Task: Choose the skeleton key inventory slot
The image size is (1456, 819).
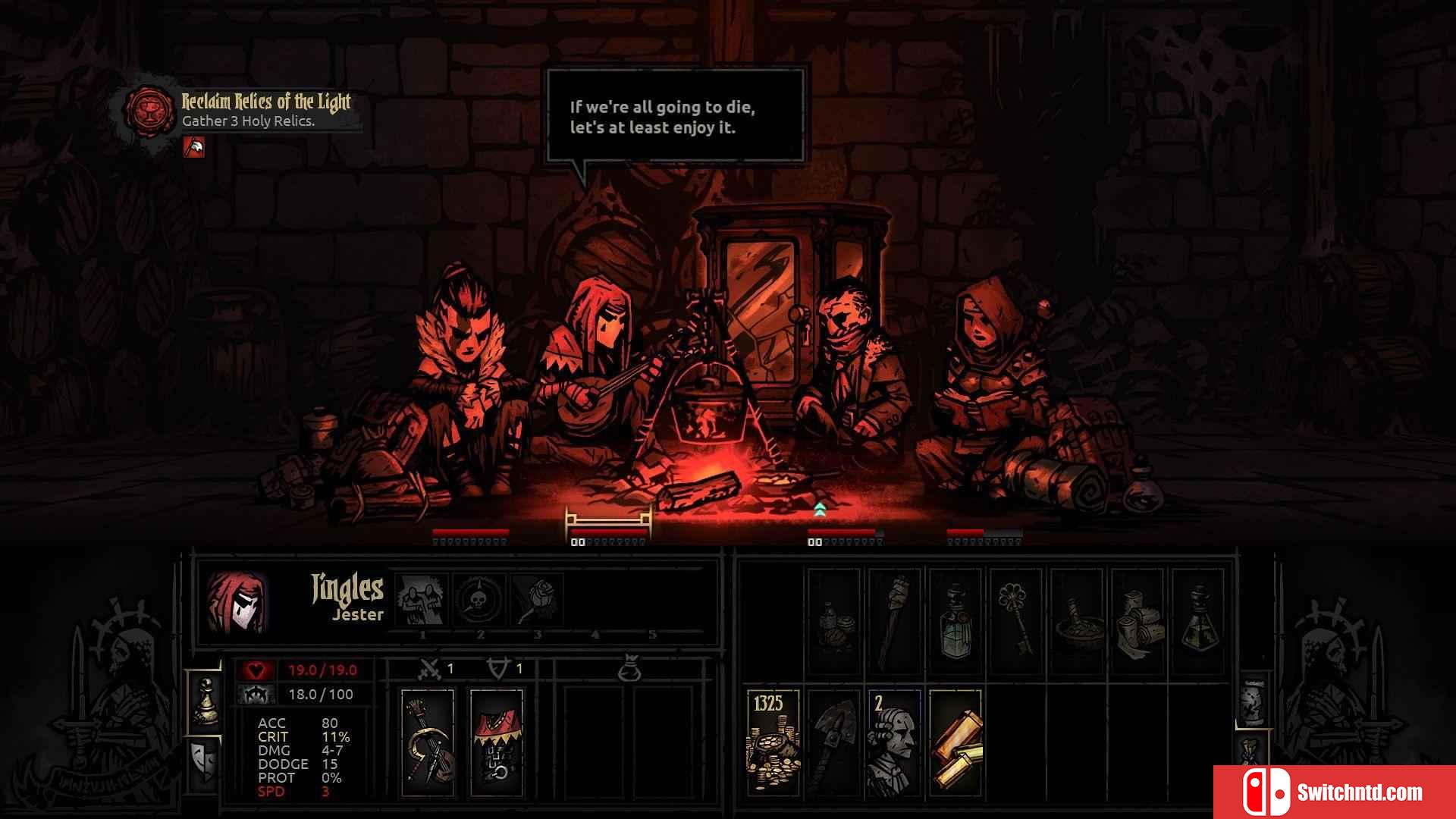Action: (1015, 621)
